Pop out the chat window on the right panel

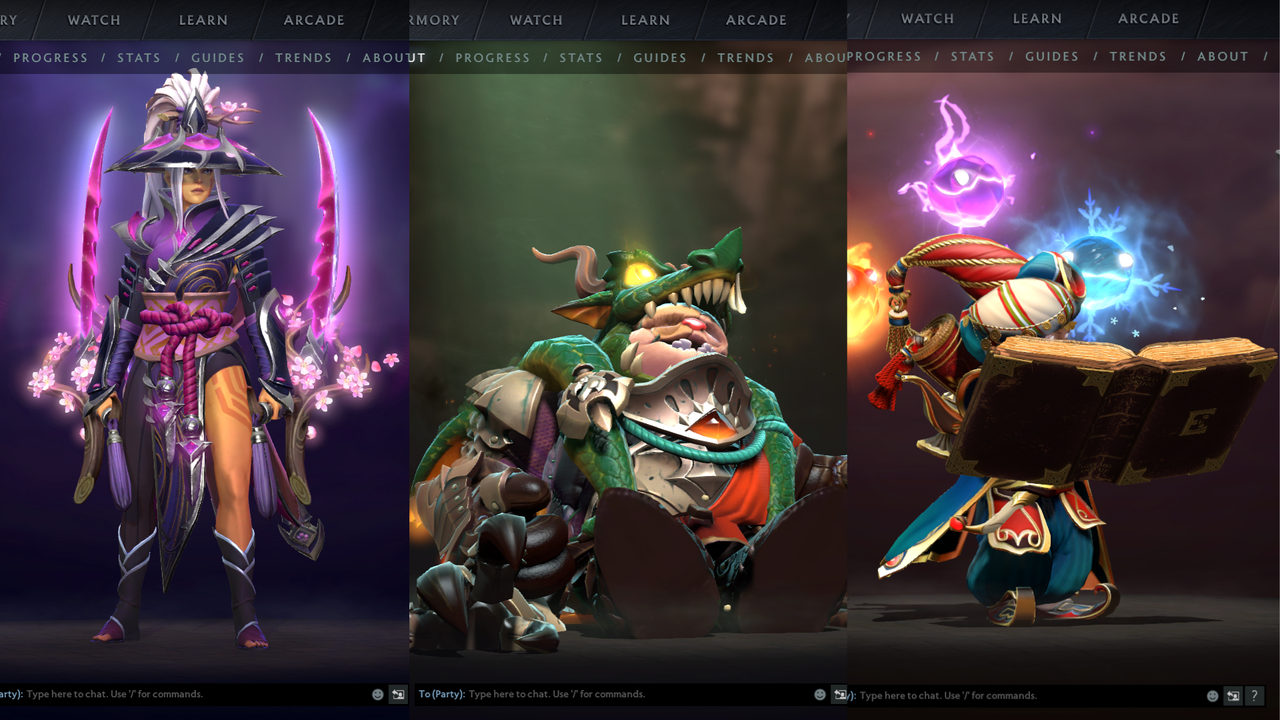[x=1234, y=695]
